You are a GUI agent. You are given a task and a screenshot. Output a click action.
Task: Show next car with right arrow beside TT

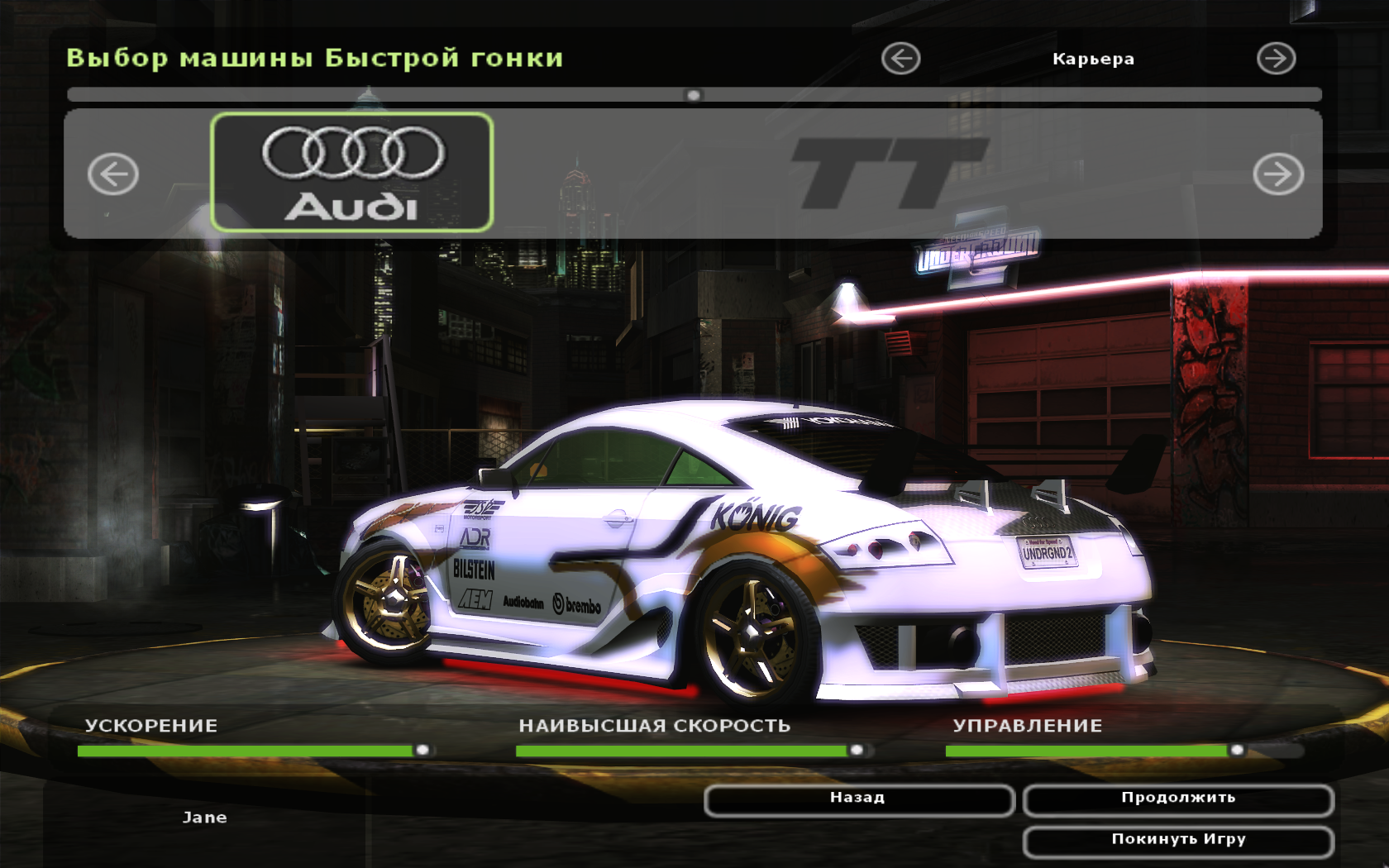(1277, 174)
